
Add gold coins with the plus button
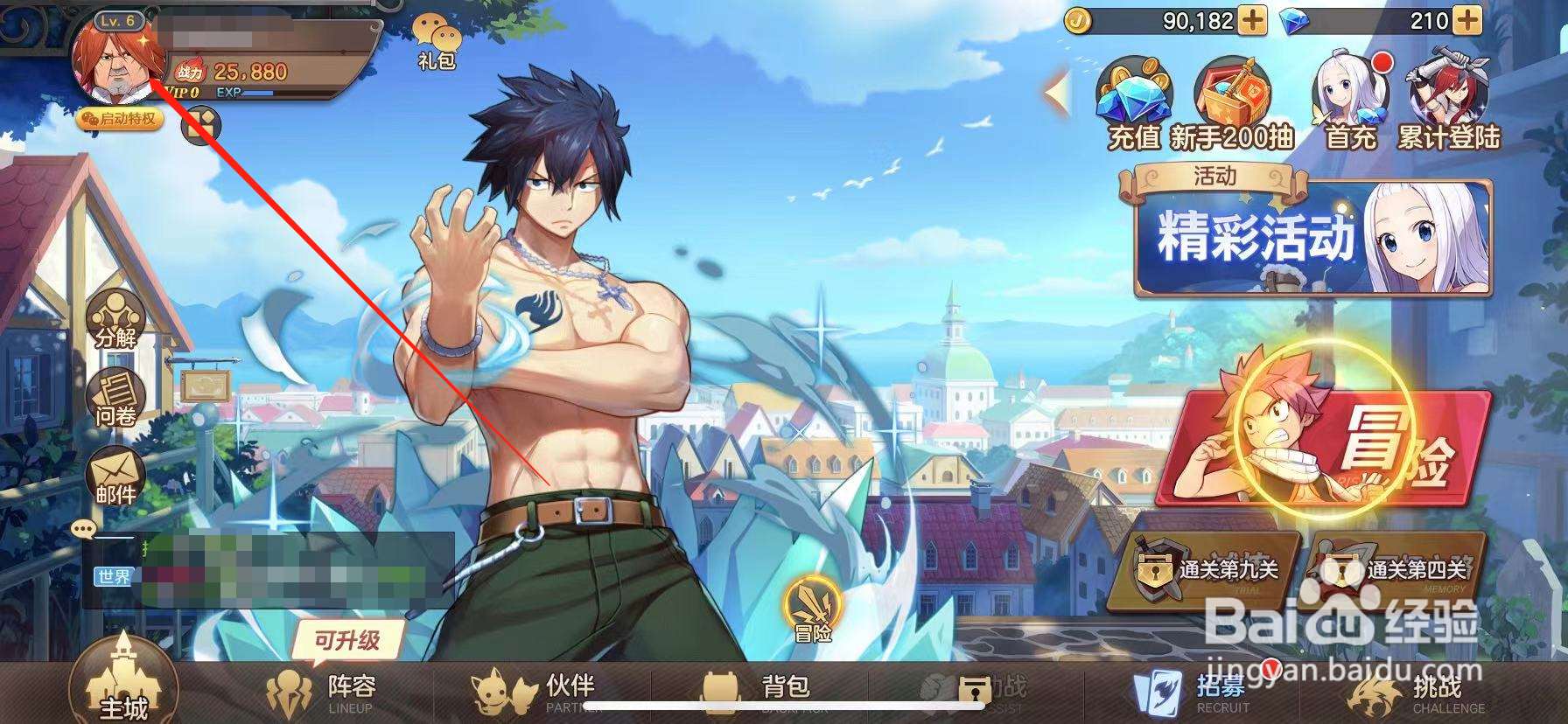pyautogui.click(x=1253, y=21)
